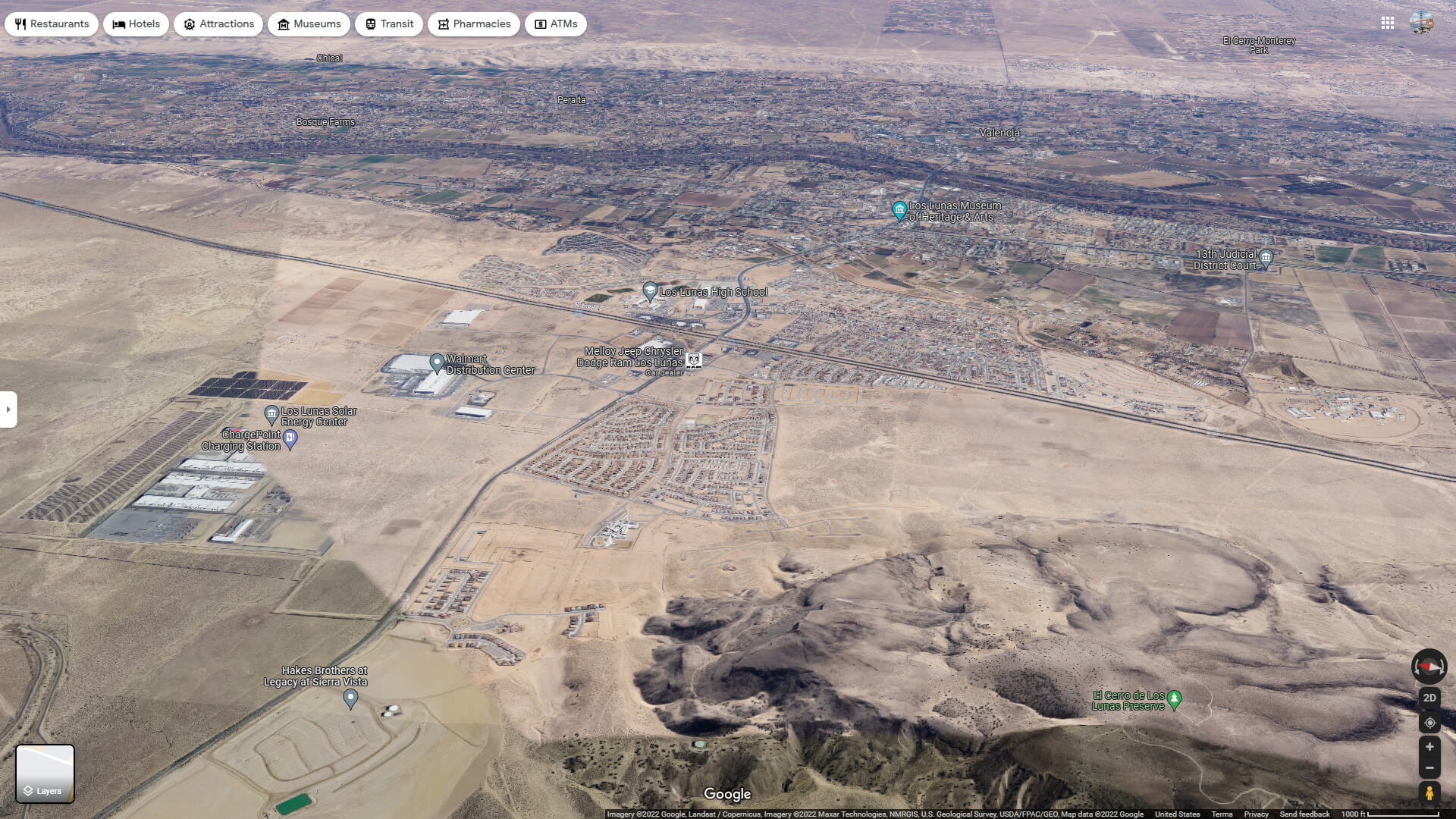This screenshot has height=819, width=1456.
Task: Click the compass rotation control
Action: [x=1429, y=667]
